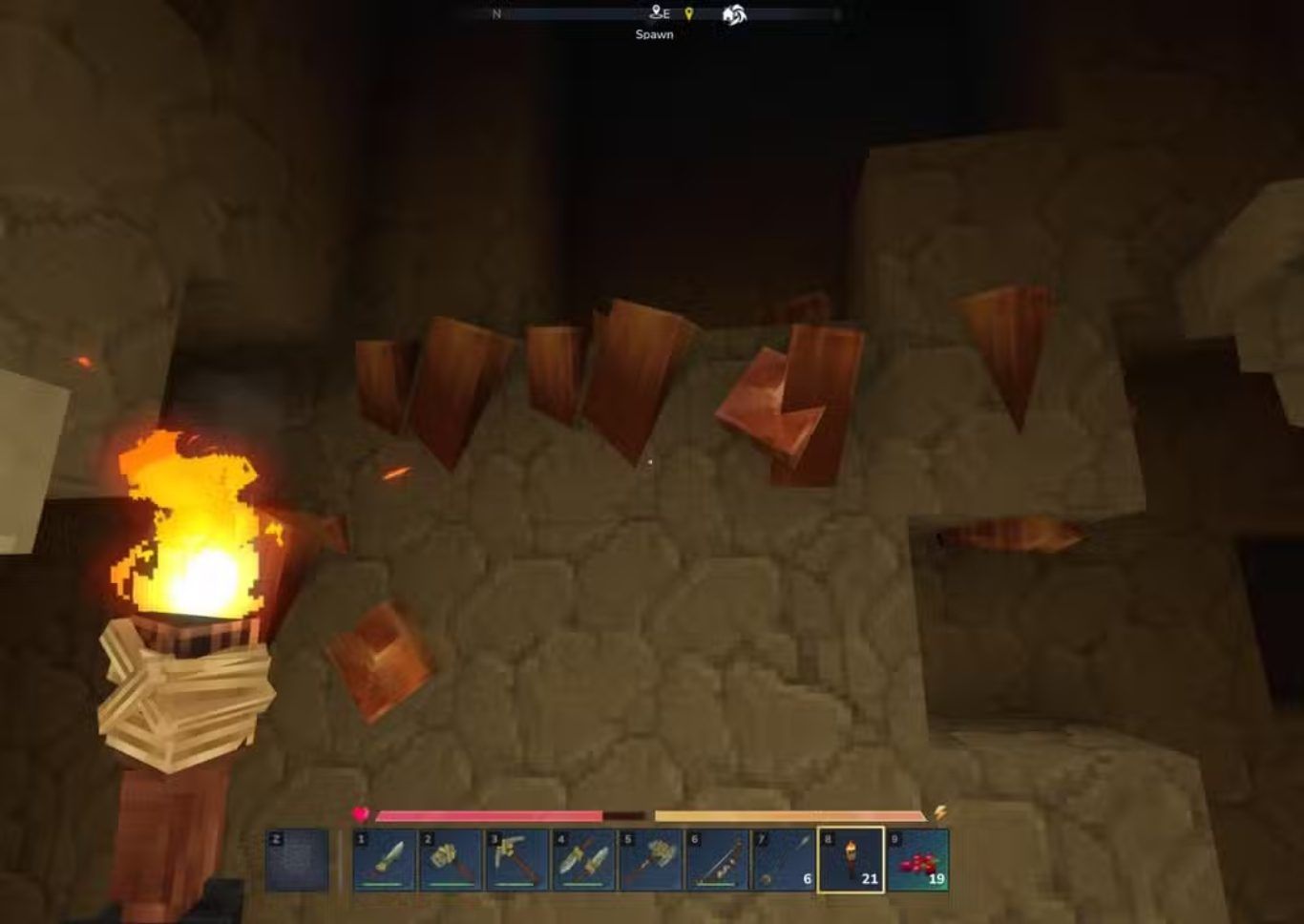Select the dagger in hotbar slot 1
This screenshot has height=924, width=1304.
[x=385, y=860]
